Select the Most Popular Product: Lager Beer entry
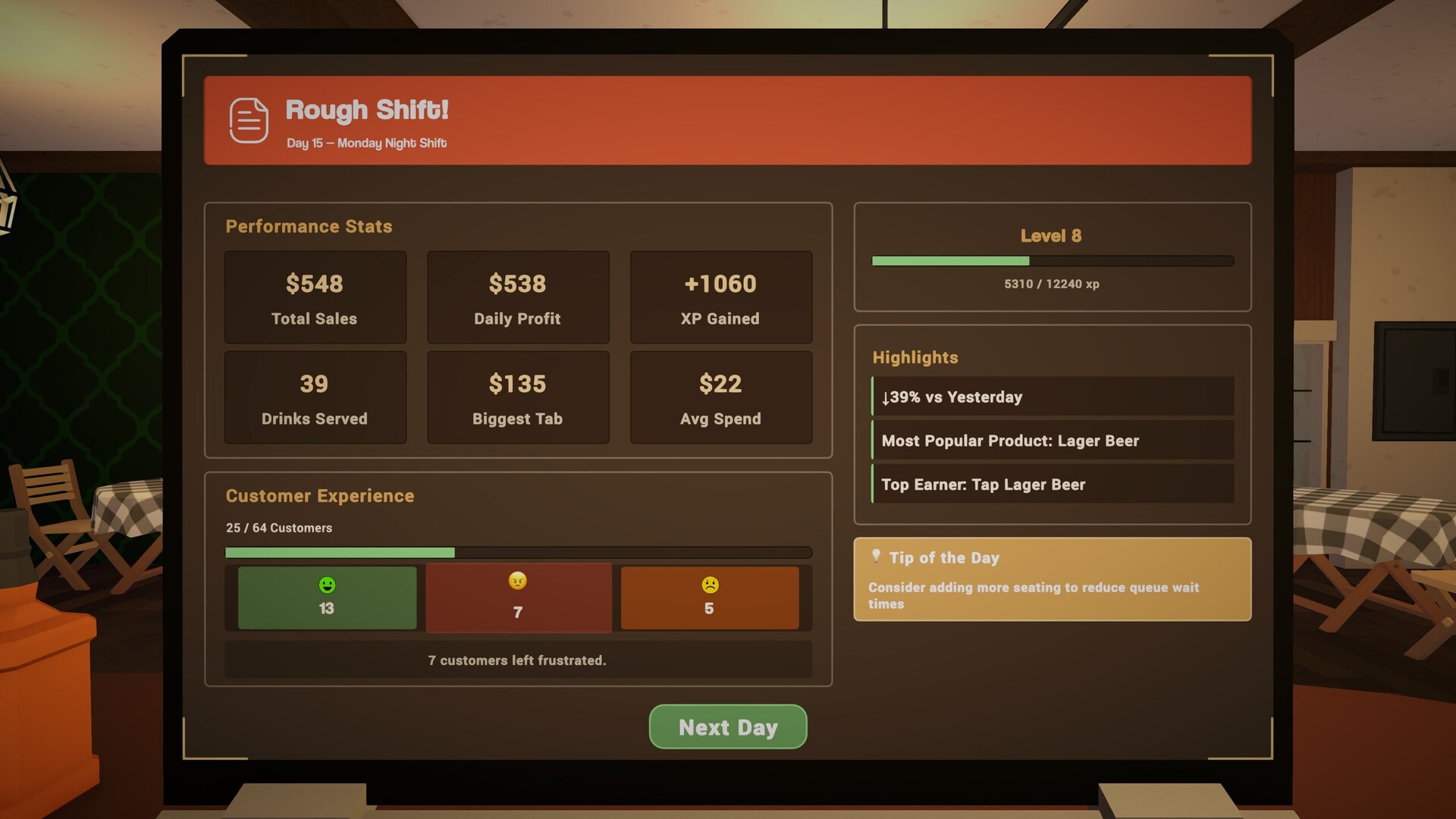 [x=1052, y=441]
